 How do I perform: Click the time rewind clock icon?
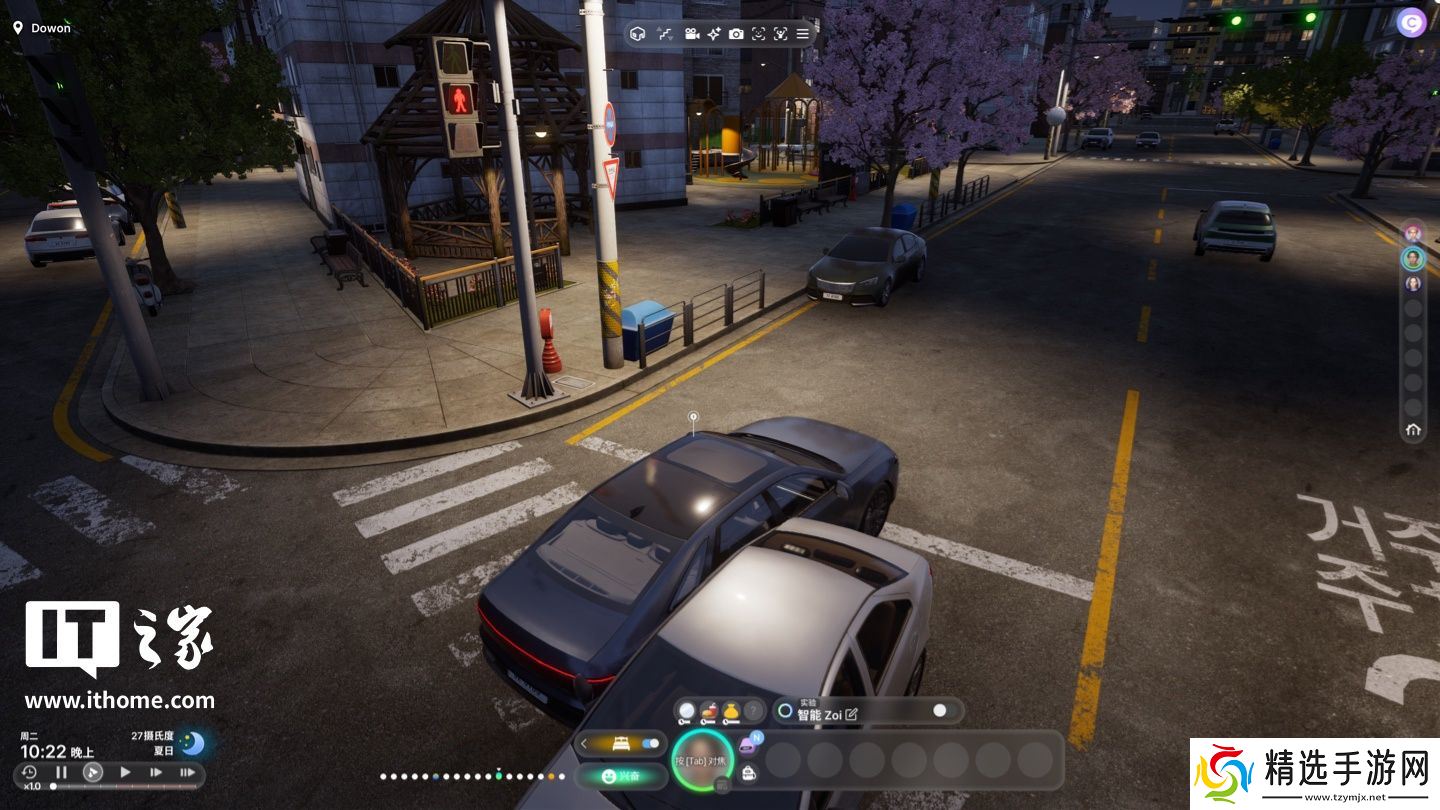29,772
